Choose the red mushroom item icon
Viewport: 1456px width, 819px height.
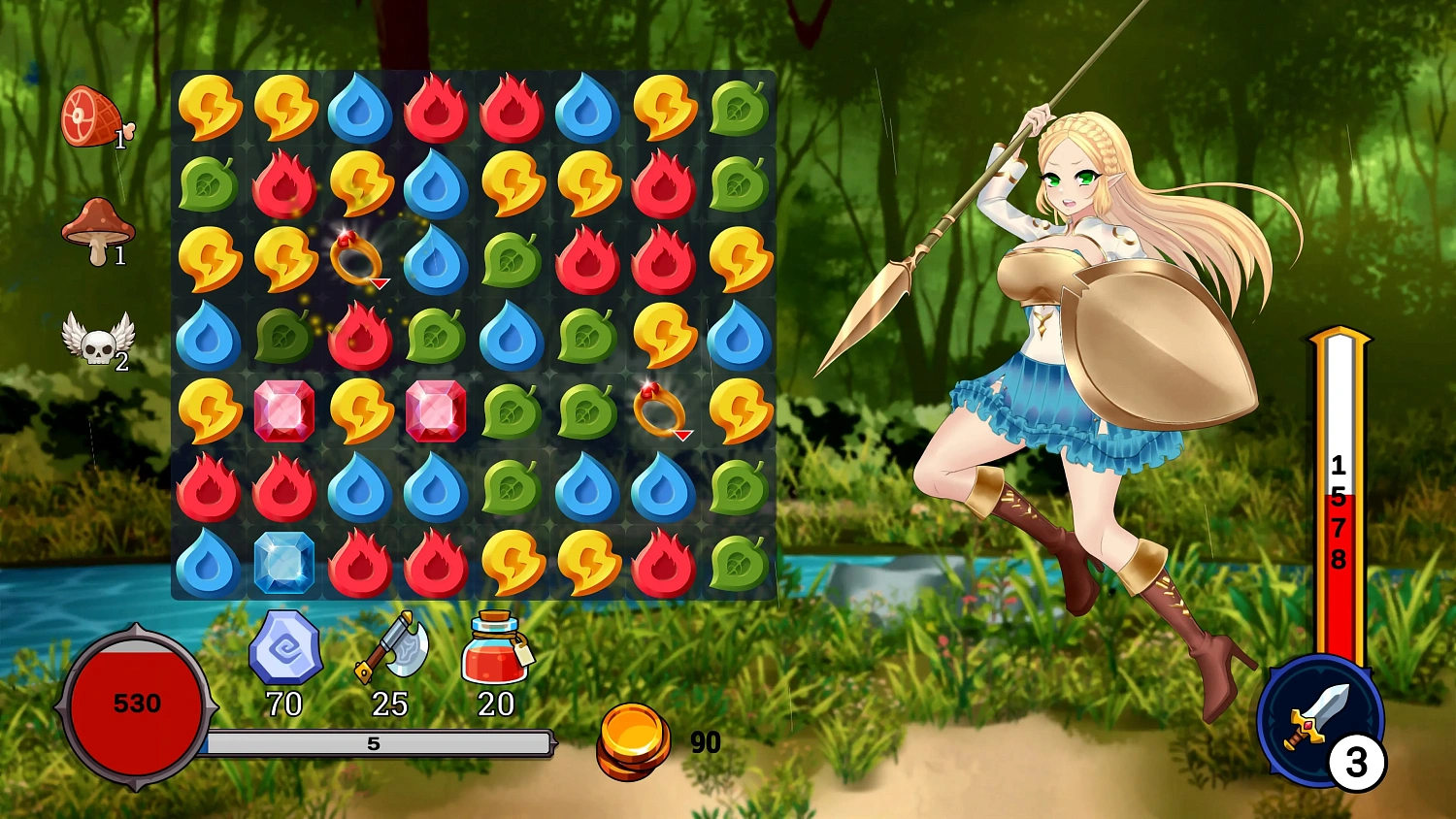click(96, 229)
